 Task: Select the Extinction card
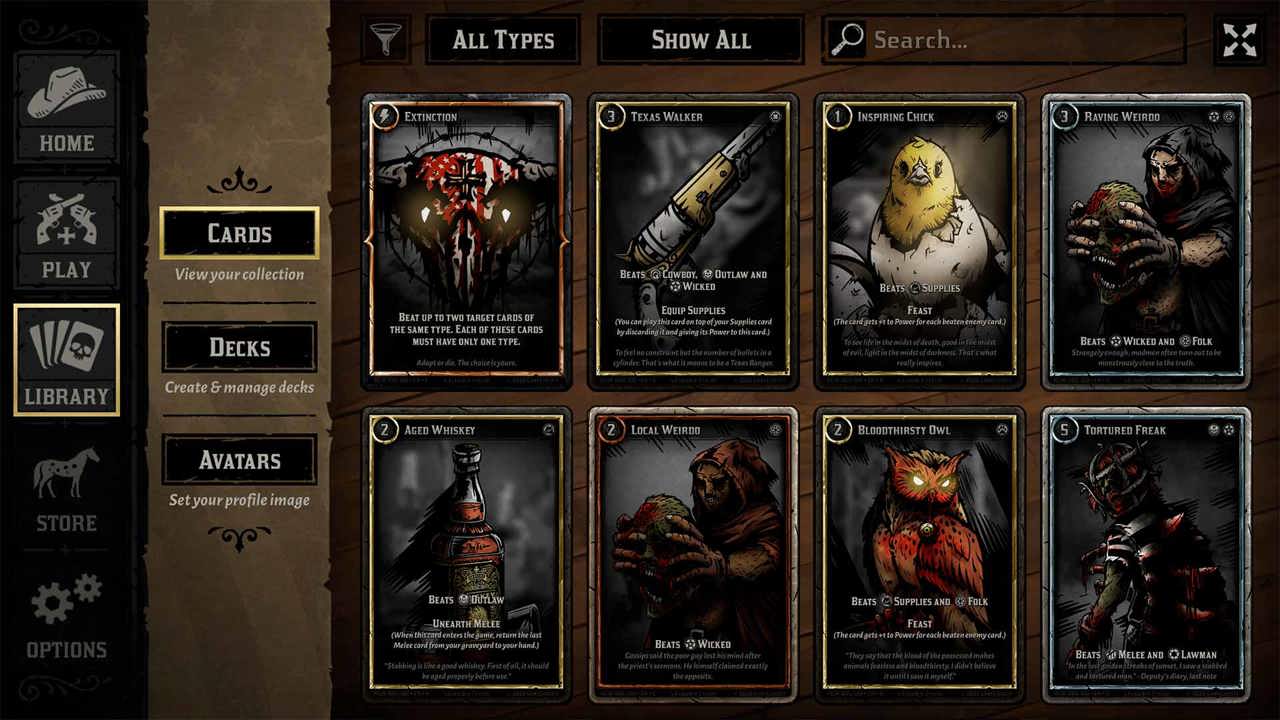467,241
